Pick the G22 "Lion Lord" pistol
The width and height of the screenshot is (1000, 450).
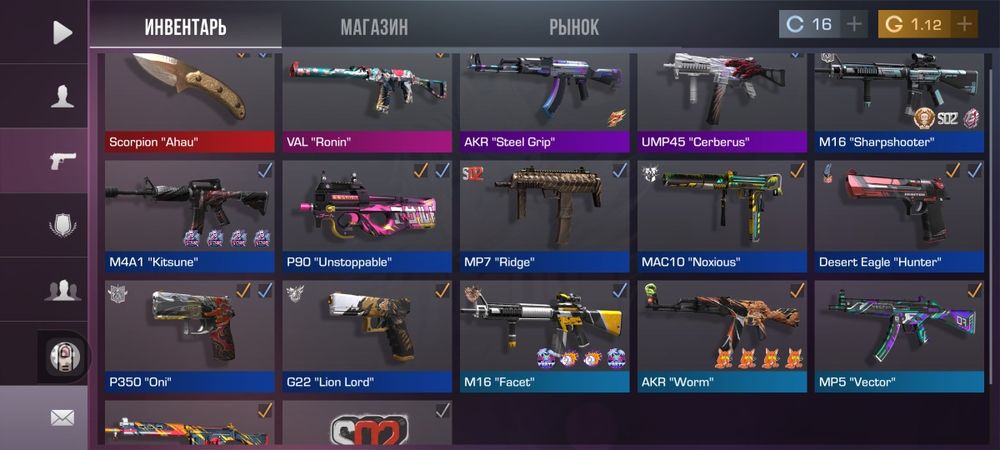(366, 335)
